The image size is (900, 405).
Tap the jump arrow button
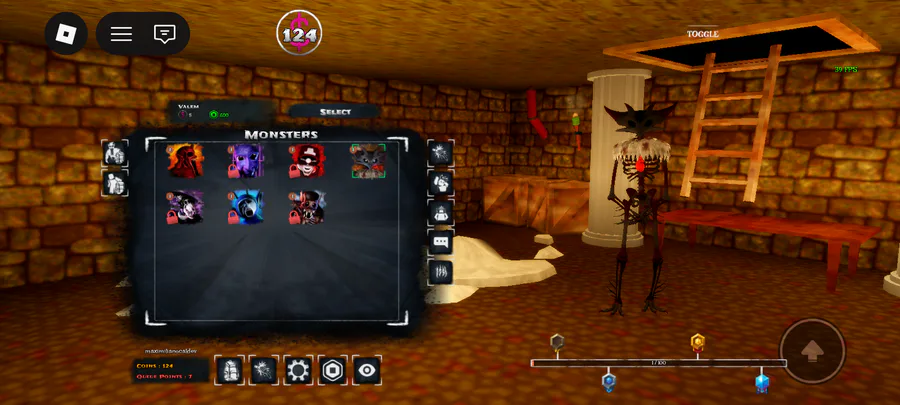(x=812, y=351)
